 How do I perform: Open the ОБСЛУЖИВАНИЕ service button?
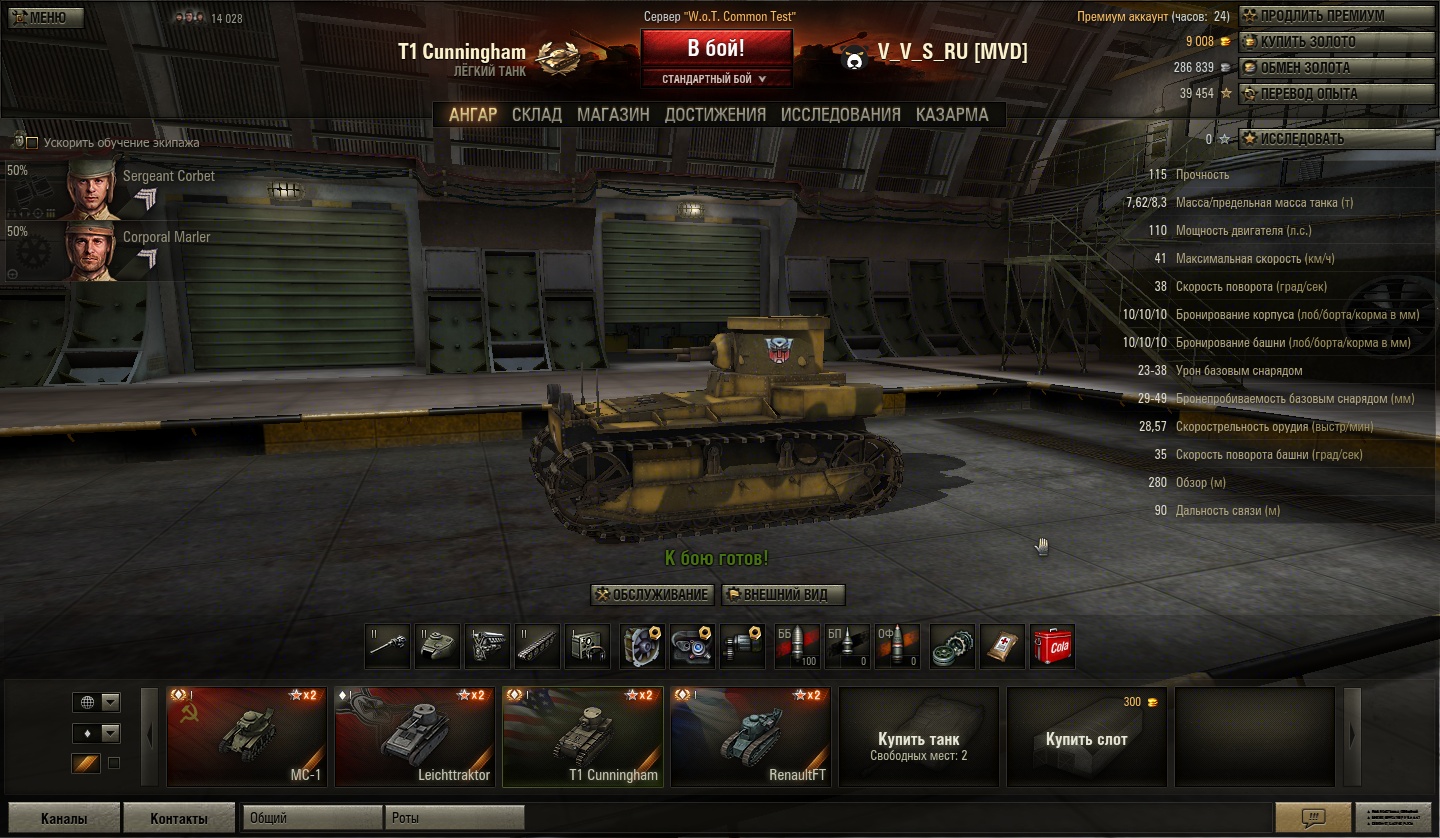coord(652,595)
